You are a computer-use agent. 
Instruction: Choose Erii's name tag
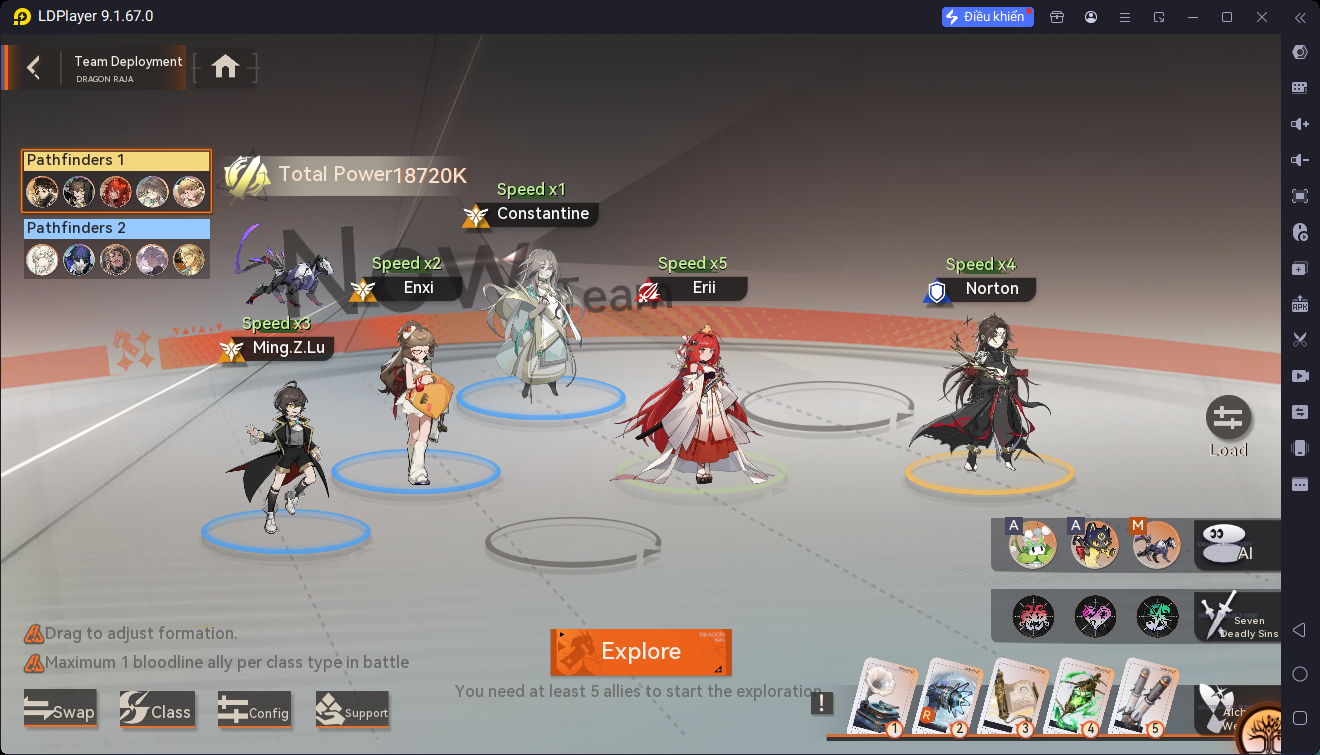coord(704,289)
